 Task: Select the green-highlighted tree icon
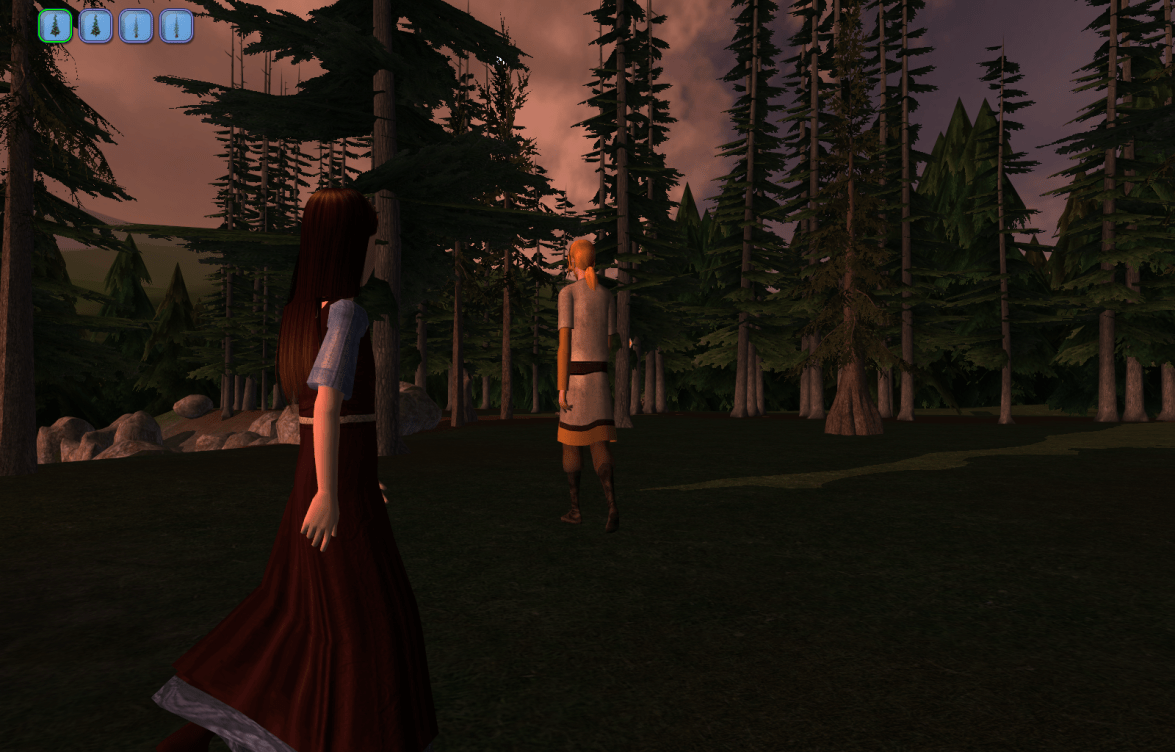click(x=55, y=26)
